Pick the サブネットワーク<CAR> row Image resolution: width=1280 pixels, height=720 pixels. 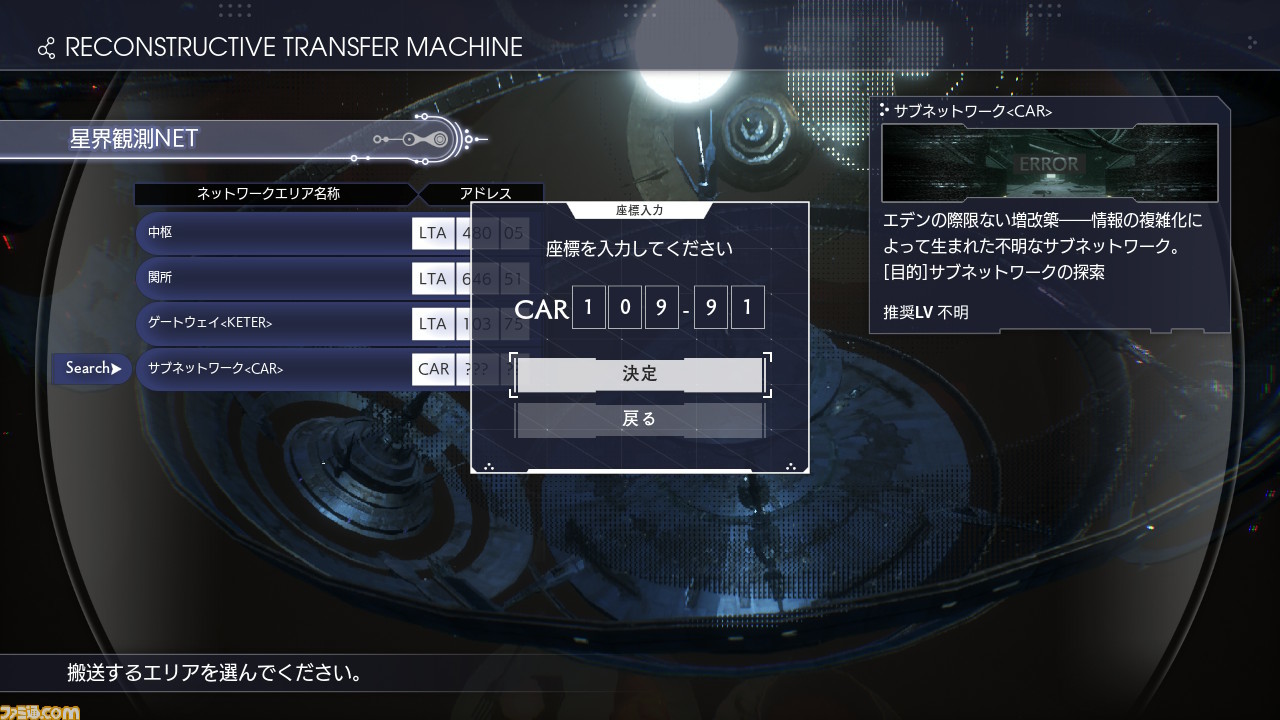273,369
